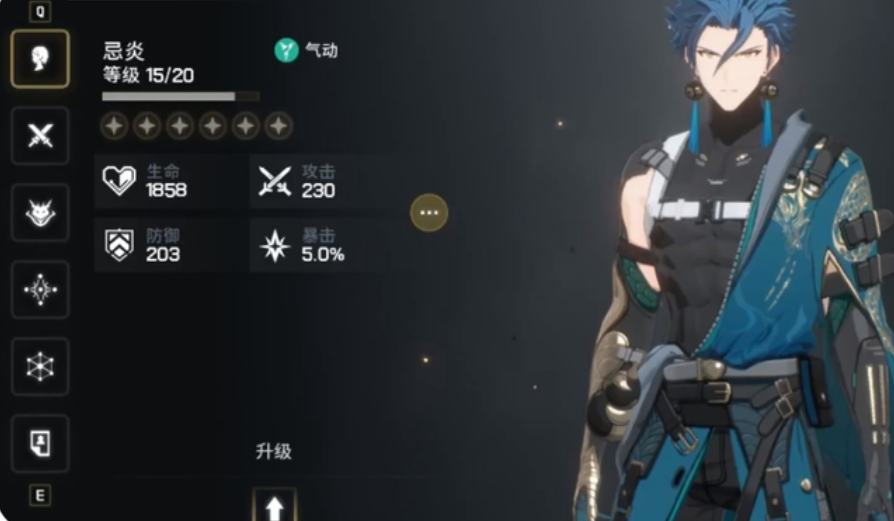The width and height of the screenshot is (894, 521).
Task: Open the character profile card tab
Action: click(x=40, y=443)
